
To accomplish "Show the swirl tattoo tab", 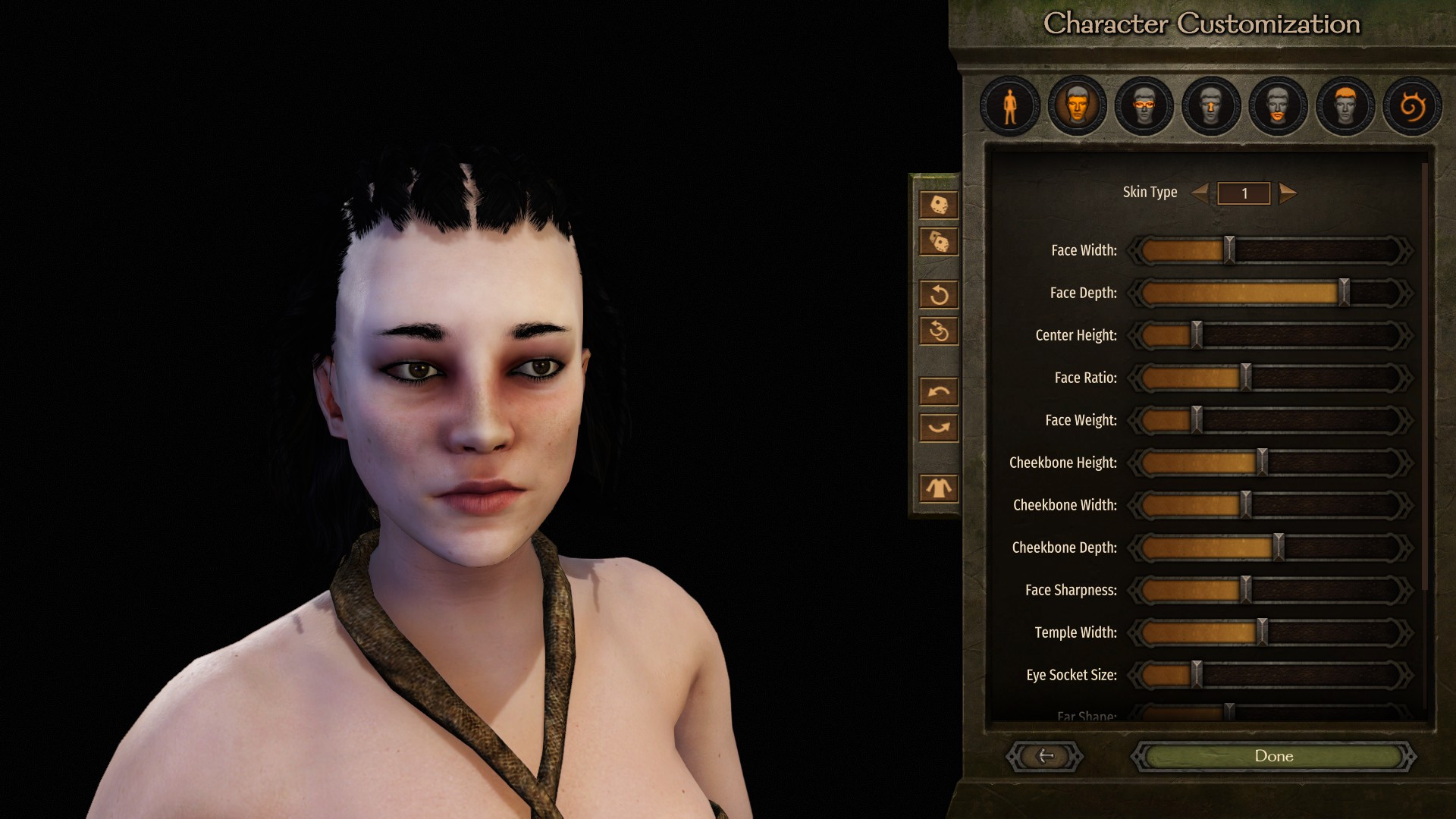I will (1411, 107).
